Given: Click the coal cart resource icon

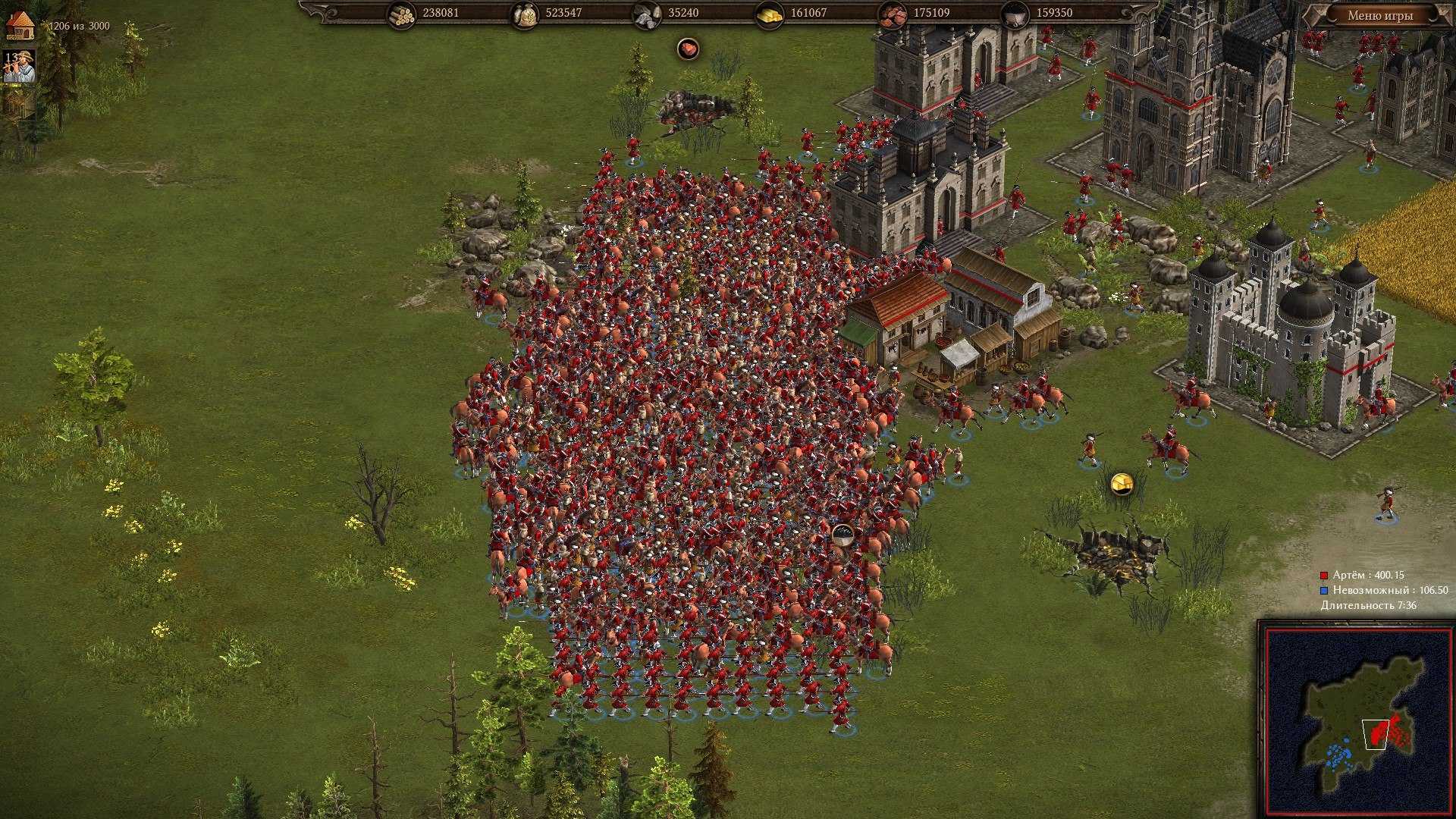Looking at the screenshot, I should point(1015,14).
